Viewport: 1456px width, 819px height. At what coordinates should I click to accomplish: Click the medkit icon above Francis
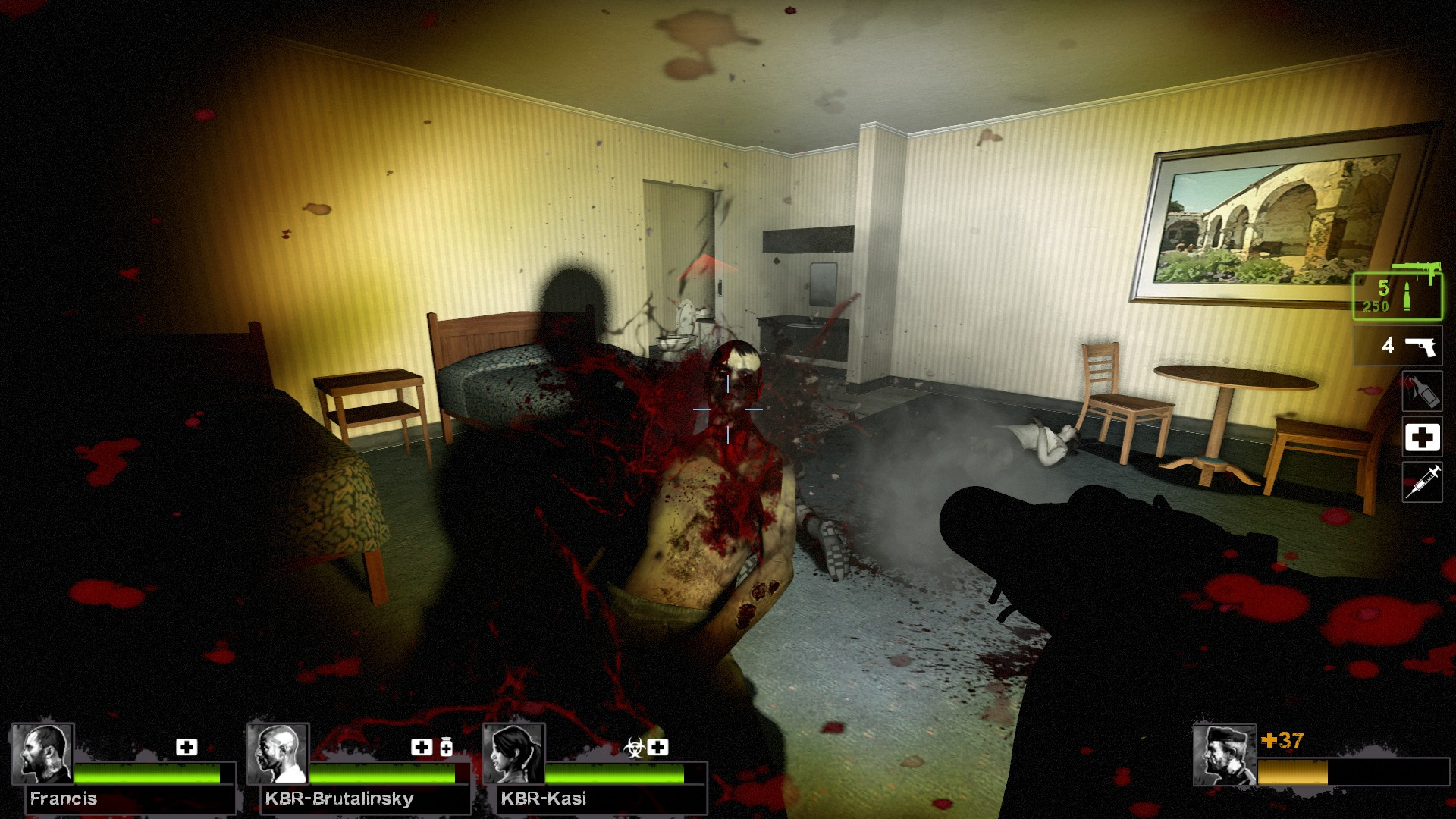pyautogui.click(x=187, y=747)
